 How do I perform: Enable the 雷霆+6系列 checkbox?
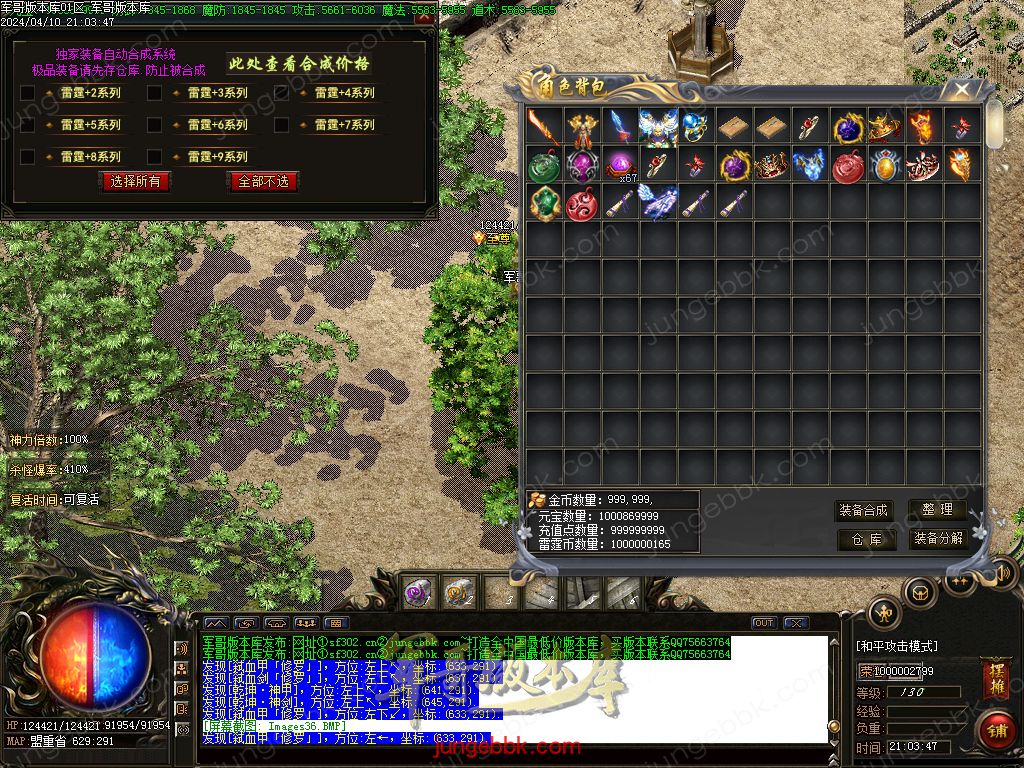[x=155, y=125]
